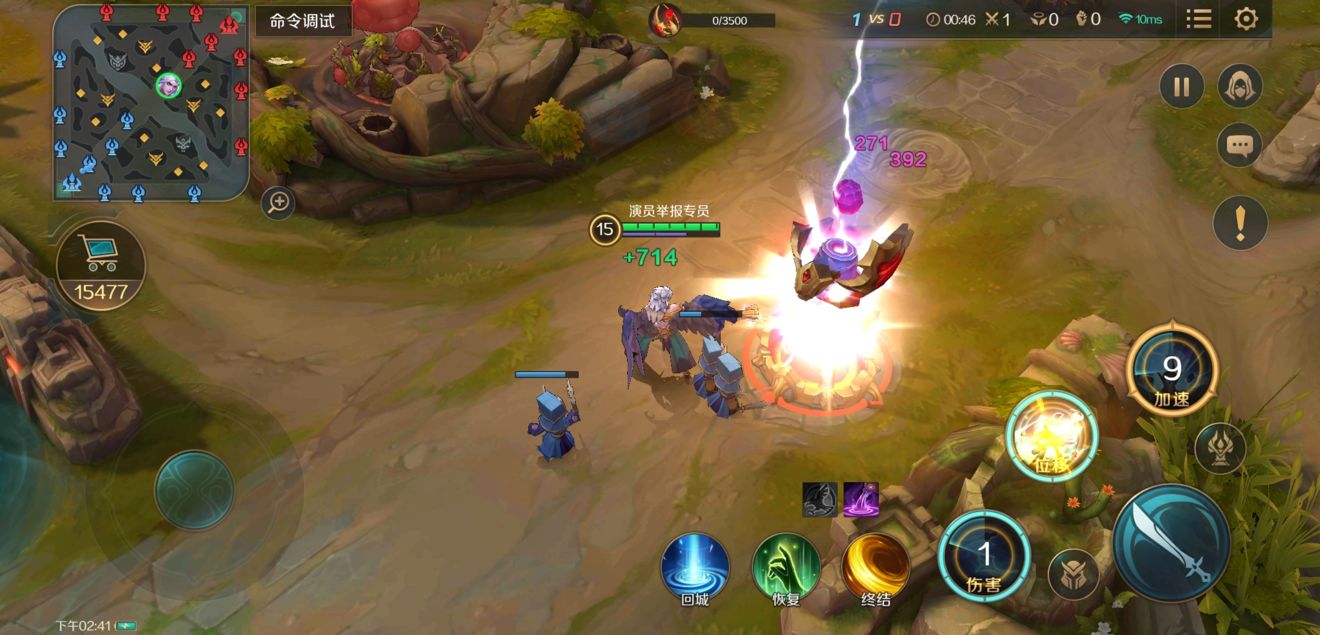This screenshot has width=1320, height=635.
Task: Use the 位移 dash ability
Action: [1052, 436]
